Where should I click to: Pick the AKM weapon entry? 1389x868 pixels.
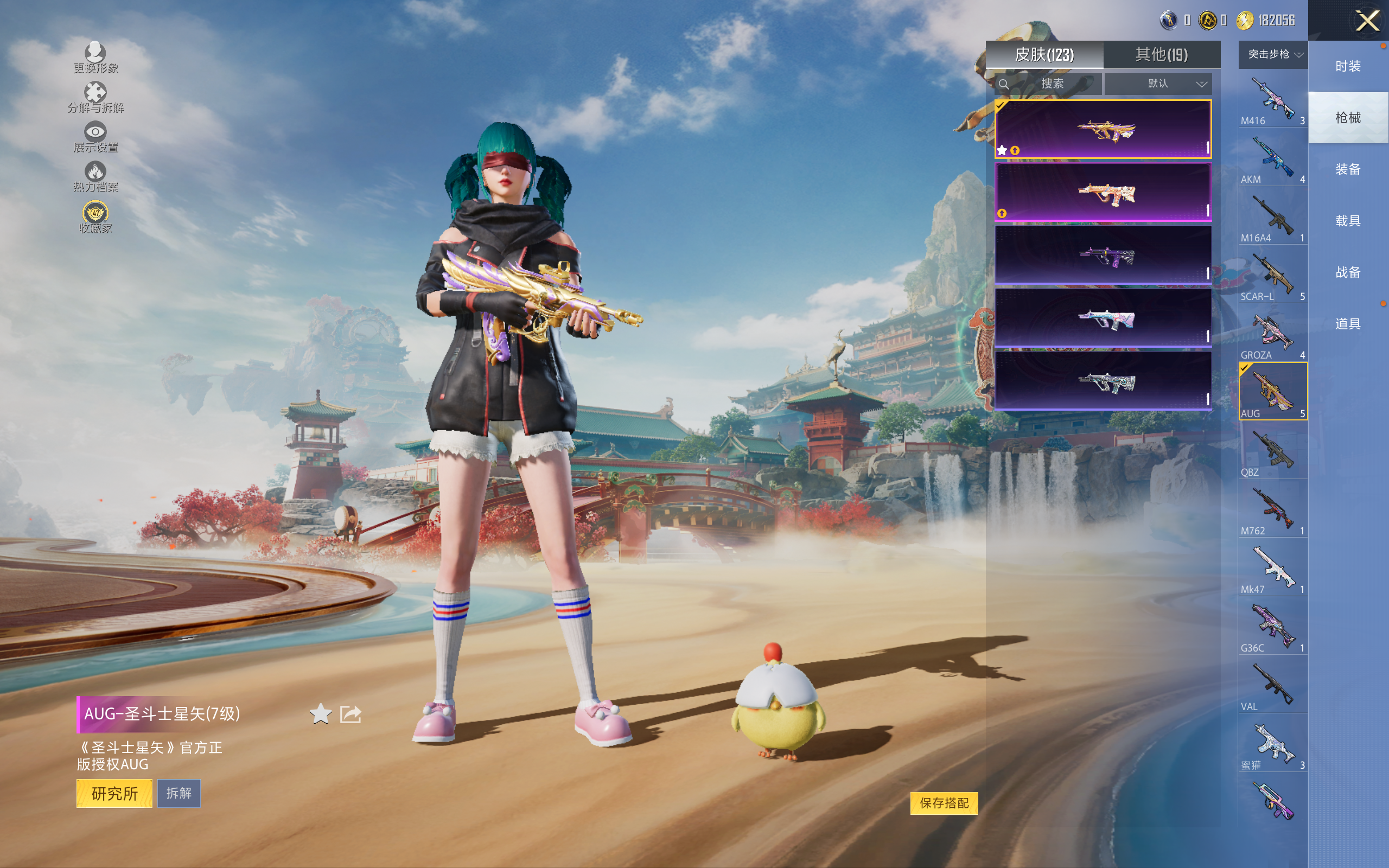1272,159
